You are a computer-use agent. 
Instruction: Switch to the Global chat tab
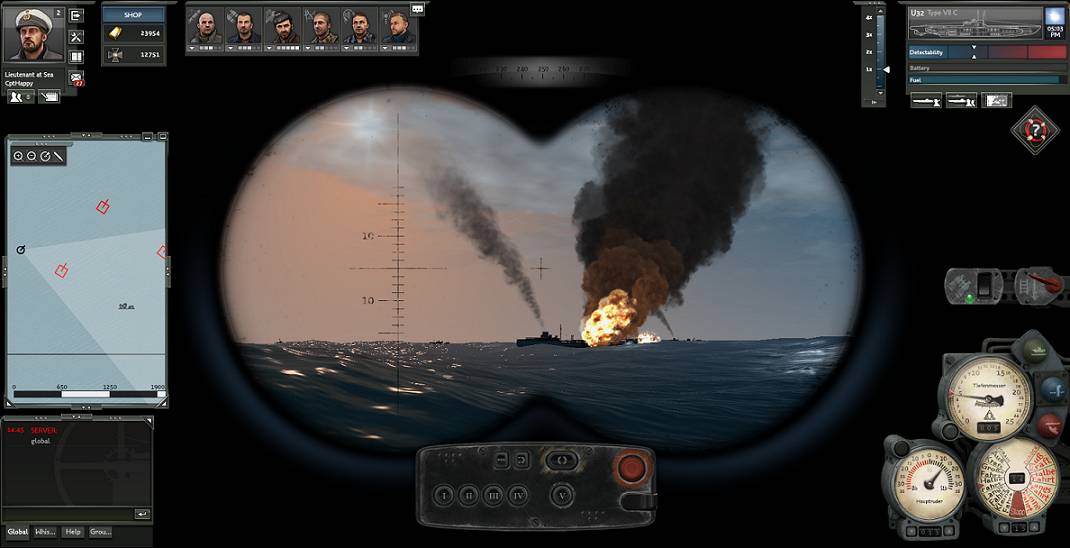18,532
